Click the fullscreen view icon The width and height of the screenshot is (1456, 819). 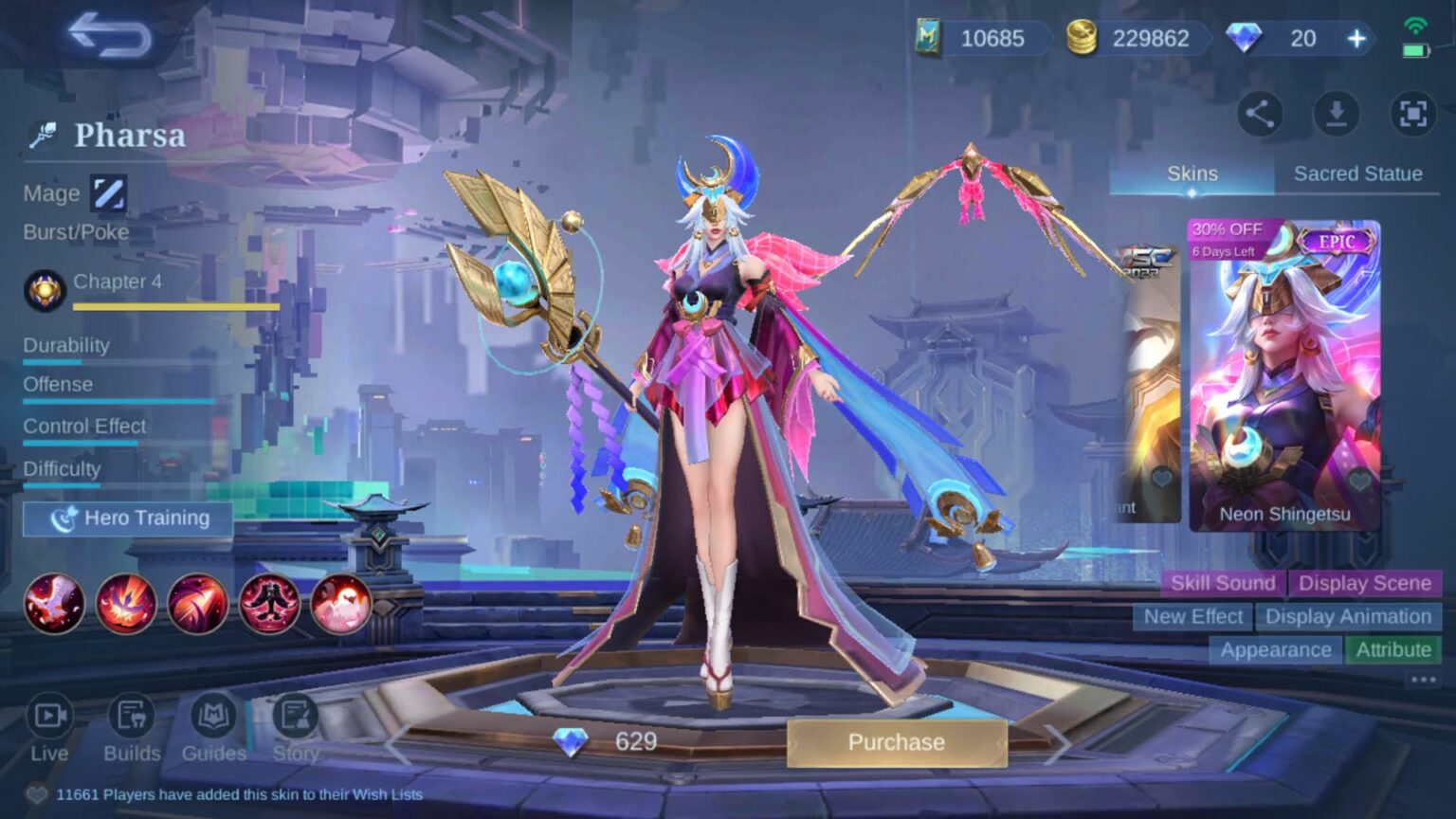[x=1411, y=114]
